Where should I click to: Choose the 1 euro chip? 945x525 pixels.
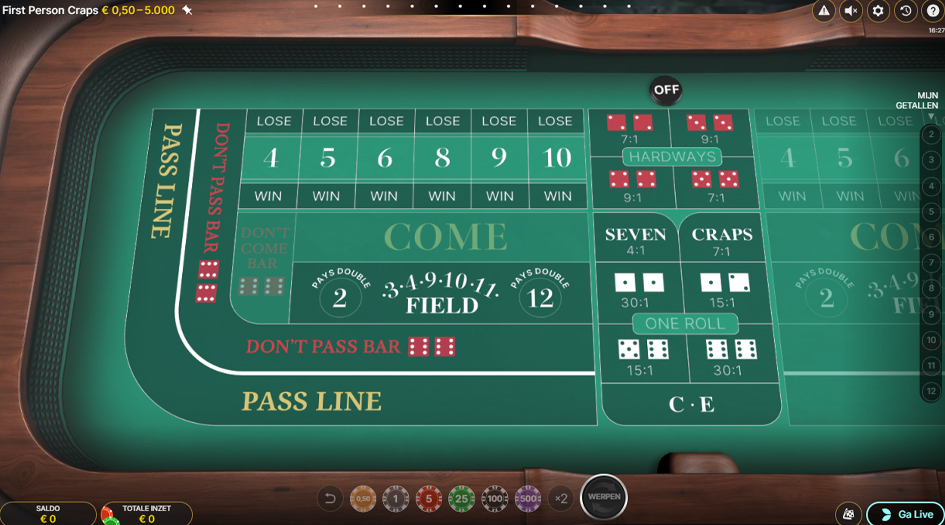tap(396, 498)
